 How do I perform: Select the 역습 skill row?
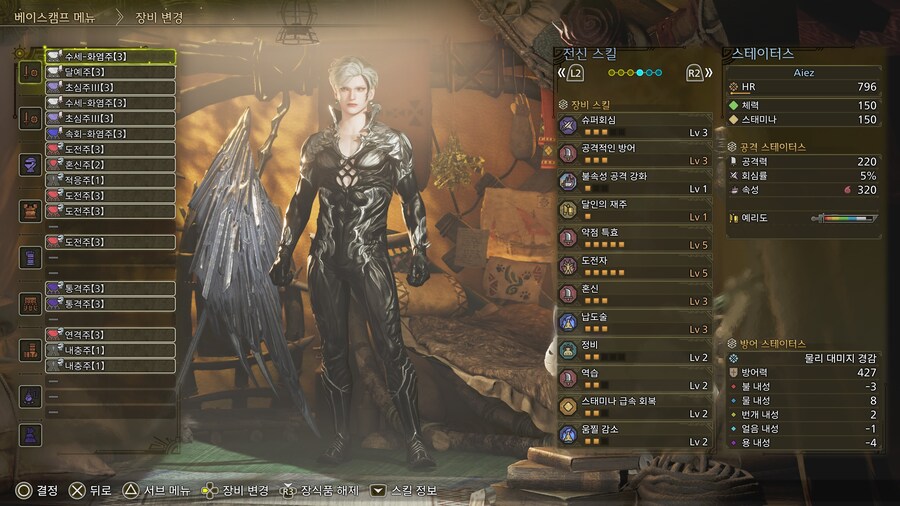(x=634, y=377)
